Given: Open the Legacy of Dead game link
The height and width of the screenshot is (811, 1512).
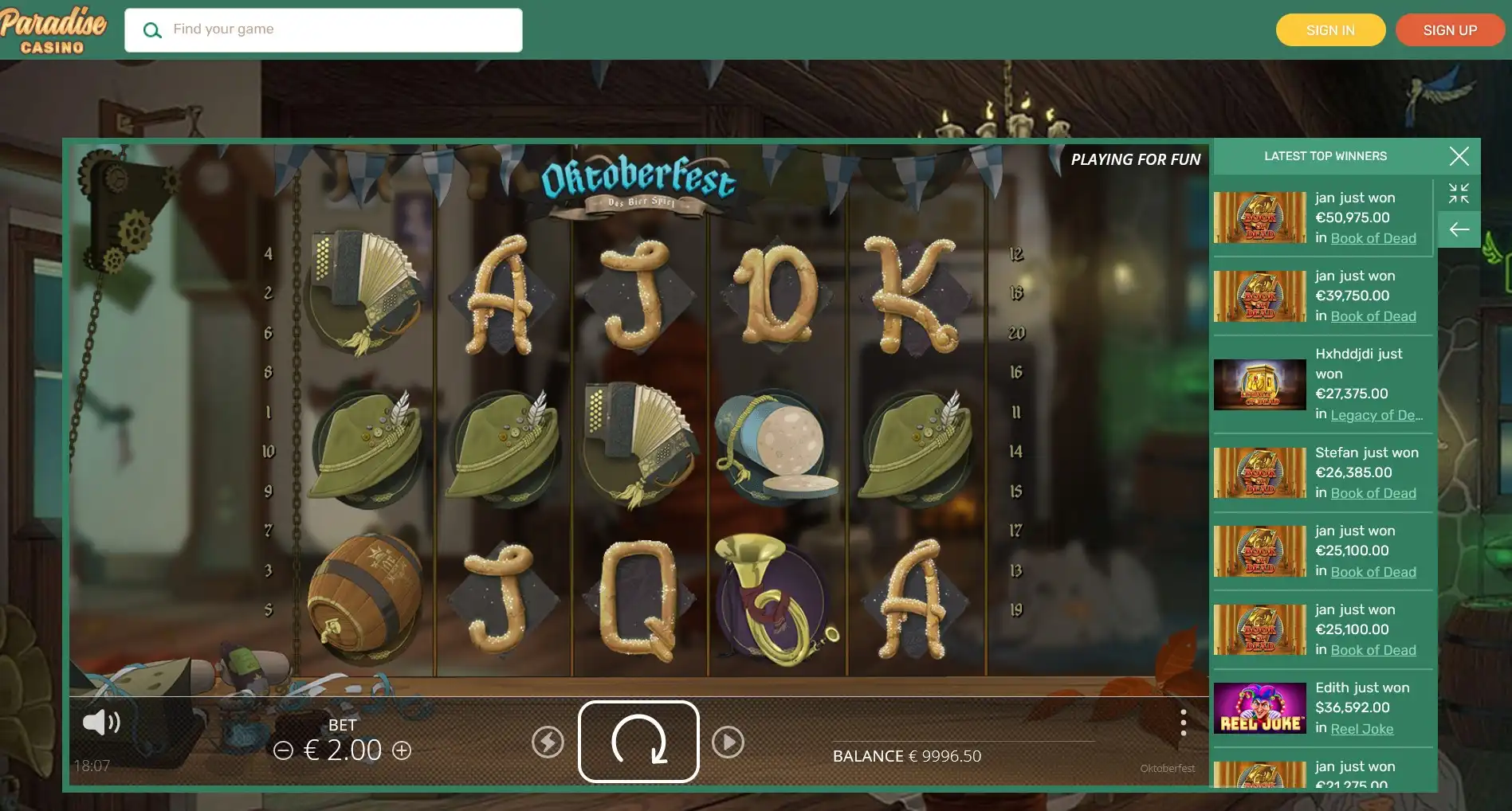Looking at the screenshot, I should point(1376,415).
